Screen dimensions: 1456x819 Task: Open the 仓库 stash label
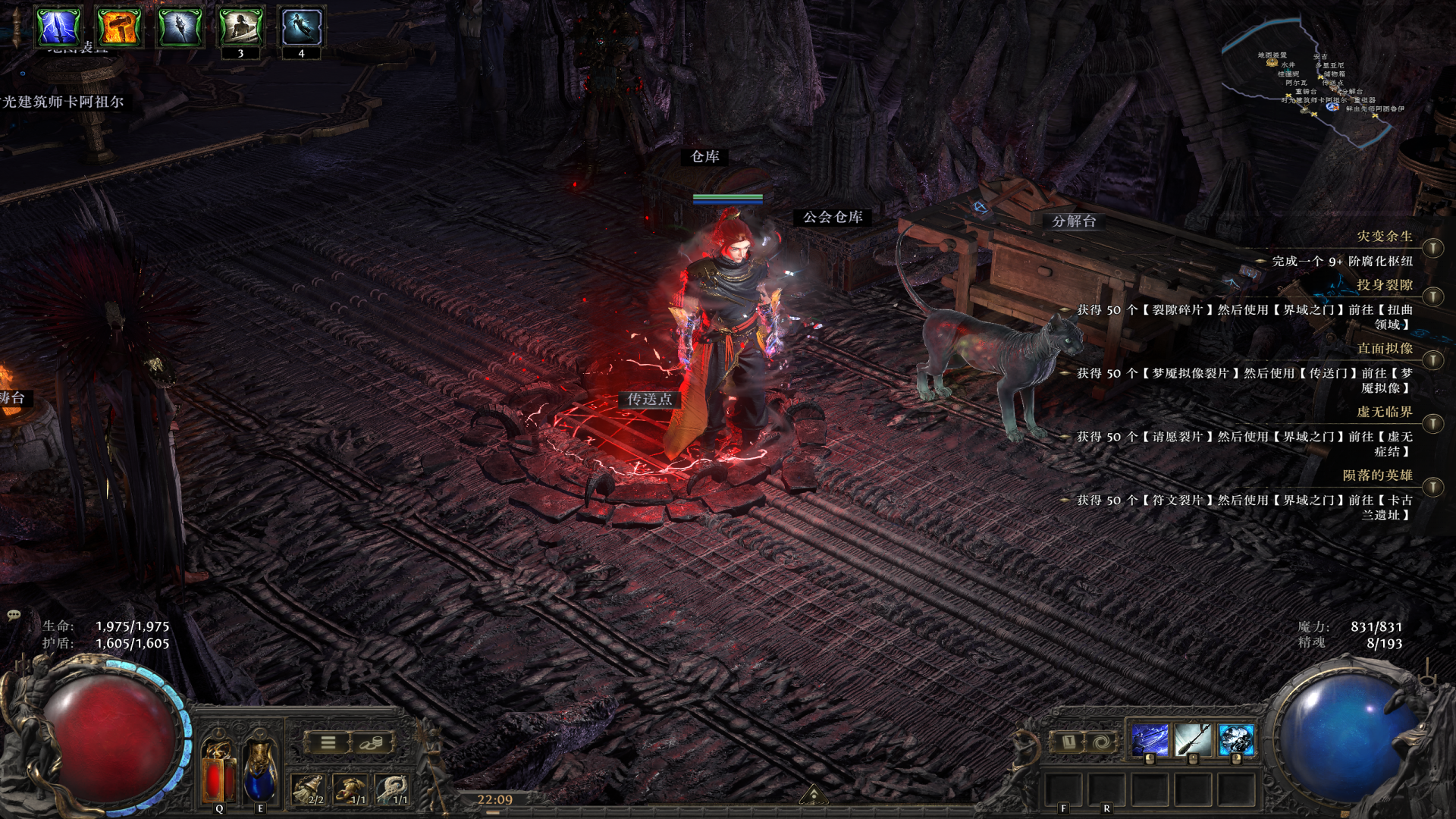pyautogui.click(x=704, y=157)
